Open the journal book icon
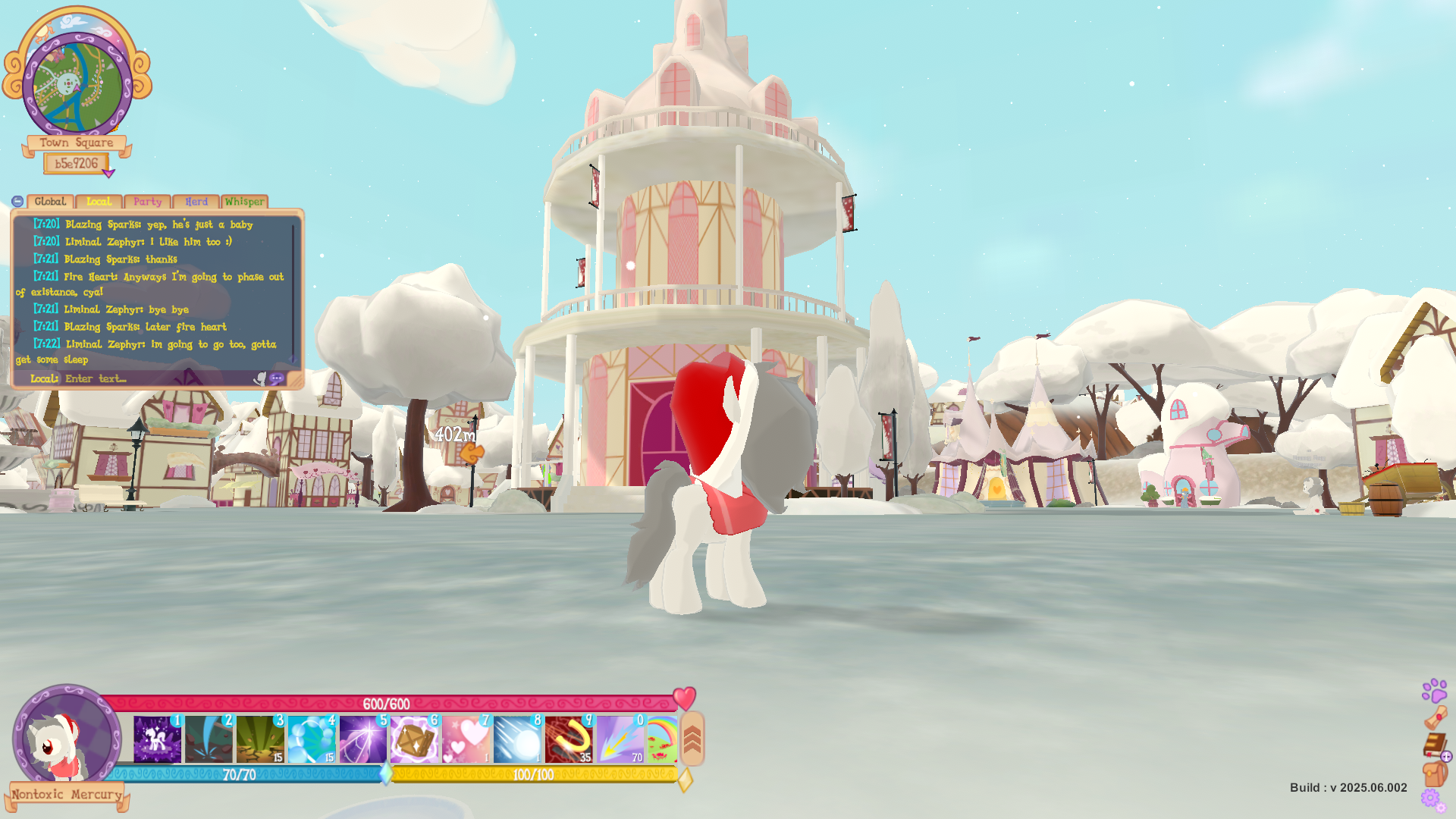The width and height of the screenshot is (1456, 819). (1434, 745)
